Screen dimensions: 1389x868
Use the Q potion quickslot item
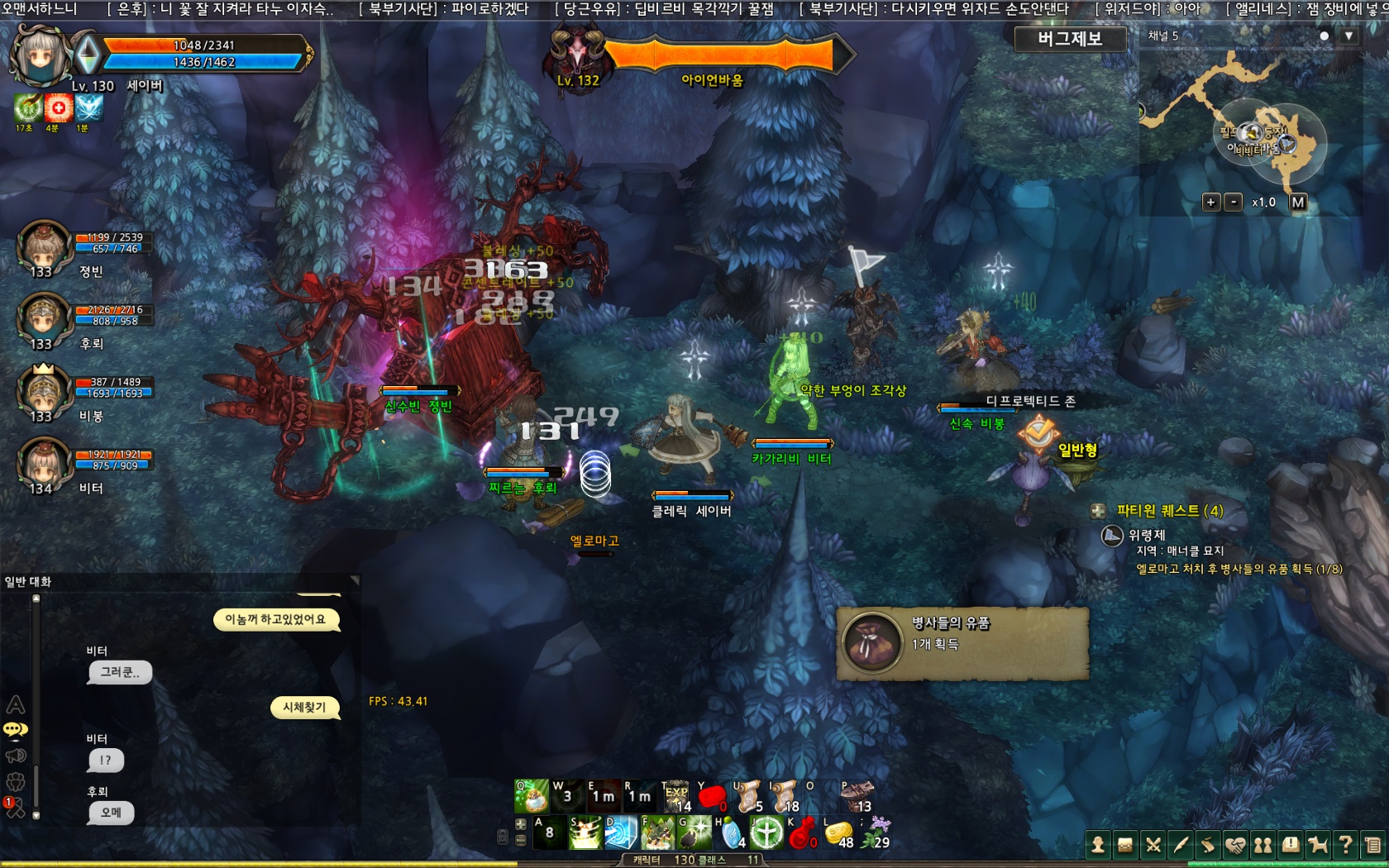click(532, 797)
